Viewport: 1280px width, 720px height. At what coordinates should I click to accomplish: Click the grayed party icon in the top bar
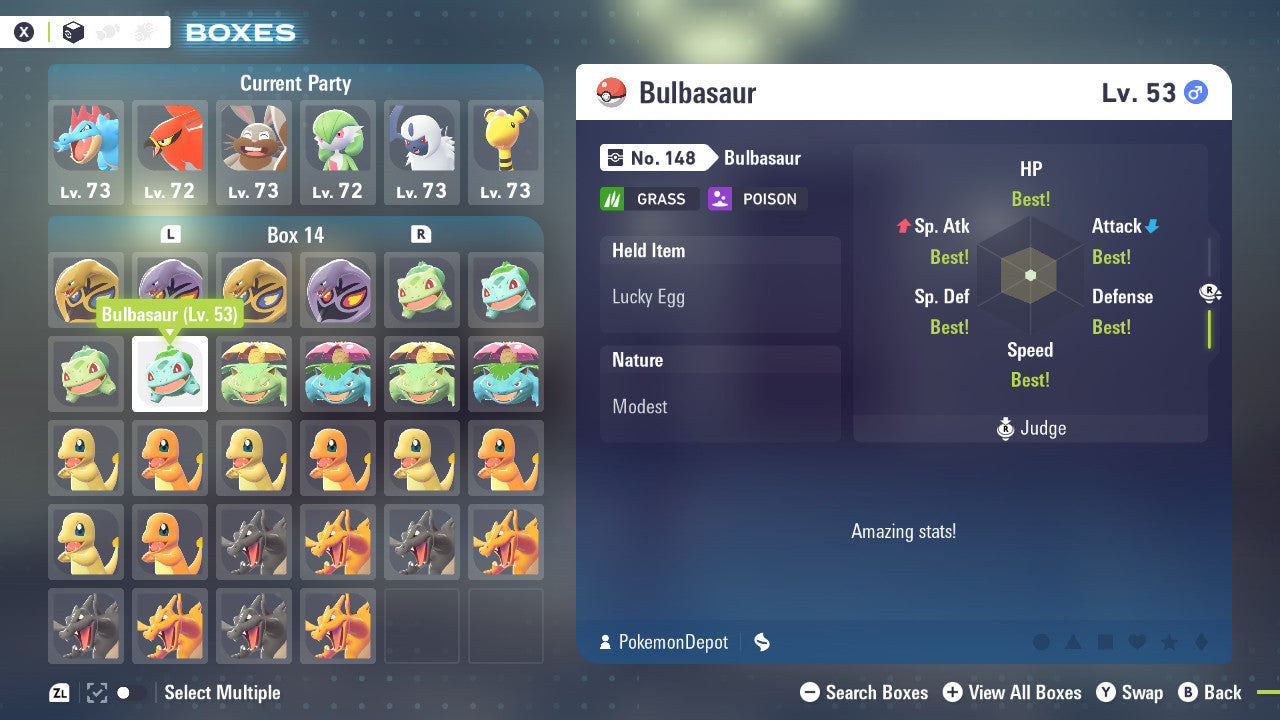[x=110, y=31]
